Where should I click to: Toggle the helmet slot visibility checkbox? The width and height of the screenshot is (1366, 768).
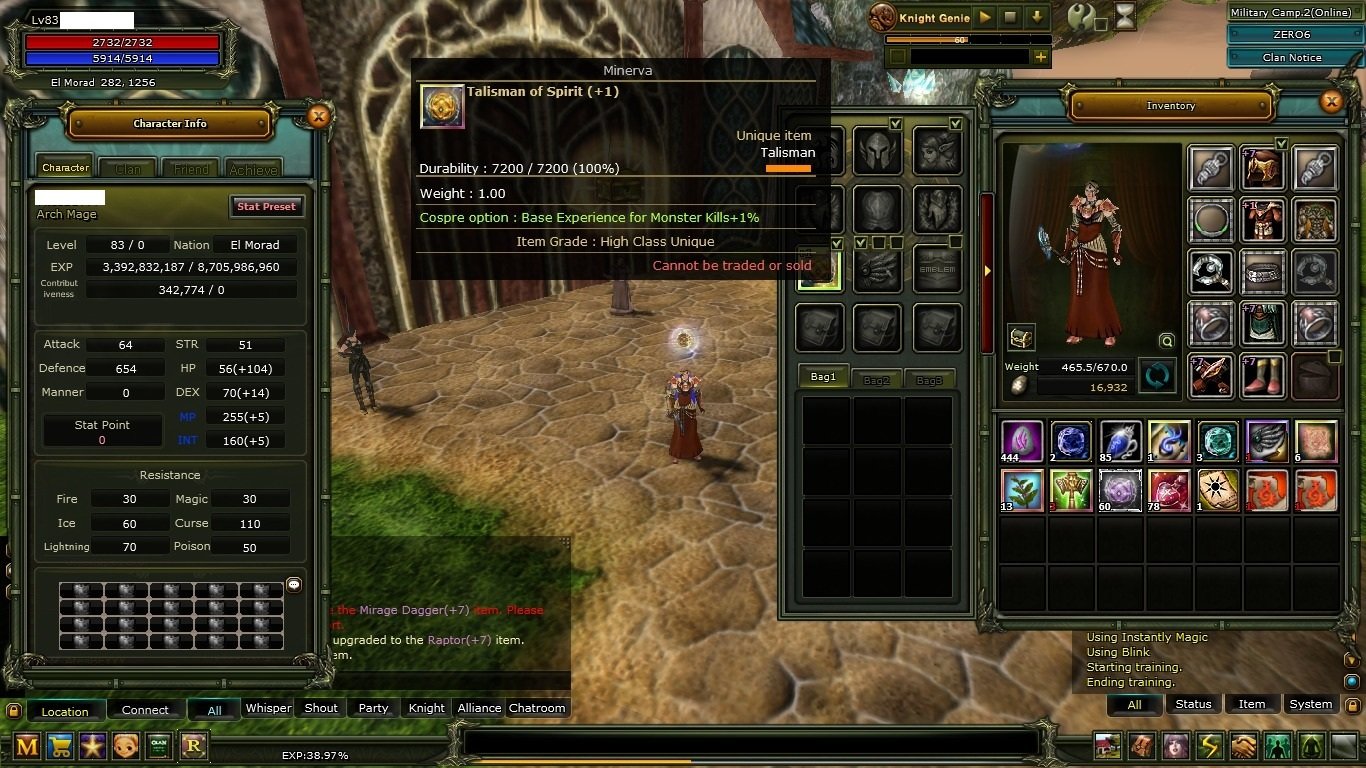point(894,124)
